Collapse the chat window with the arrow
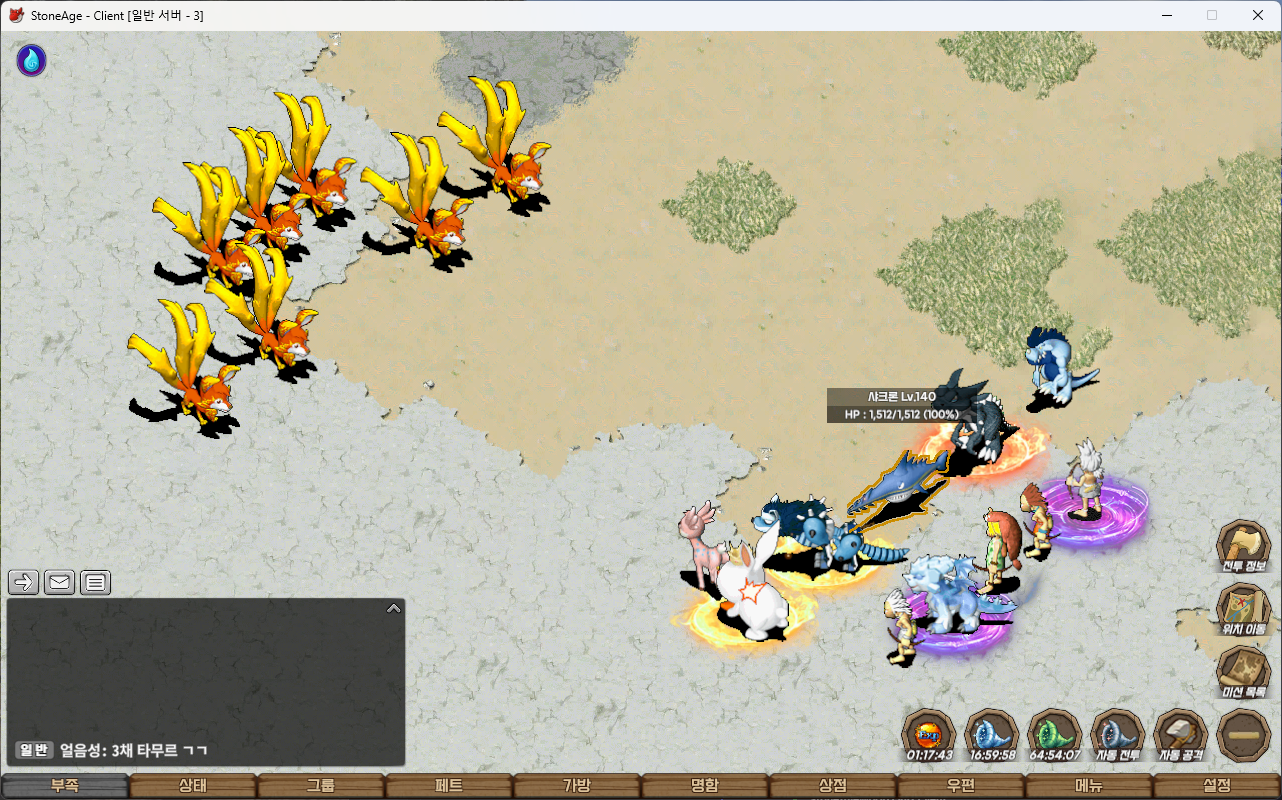This screenshot has height=800, width=1282. [x=393, y=608]
